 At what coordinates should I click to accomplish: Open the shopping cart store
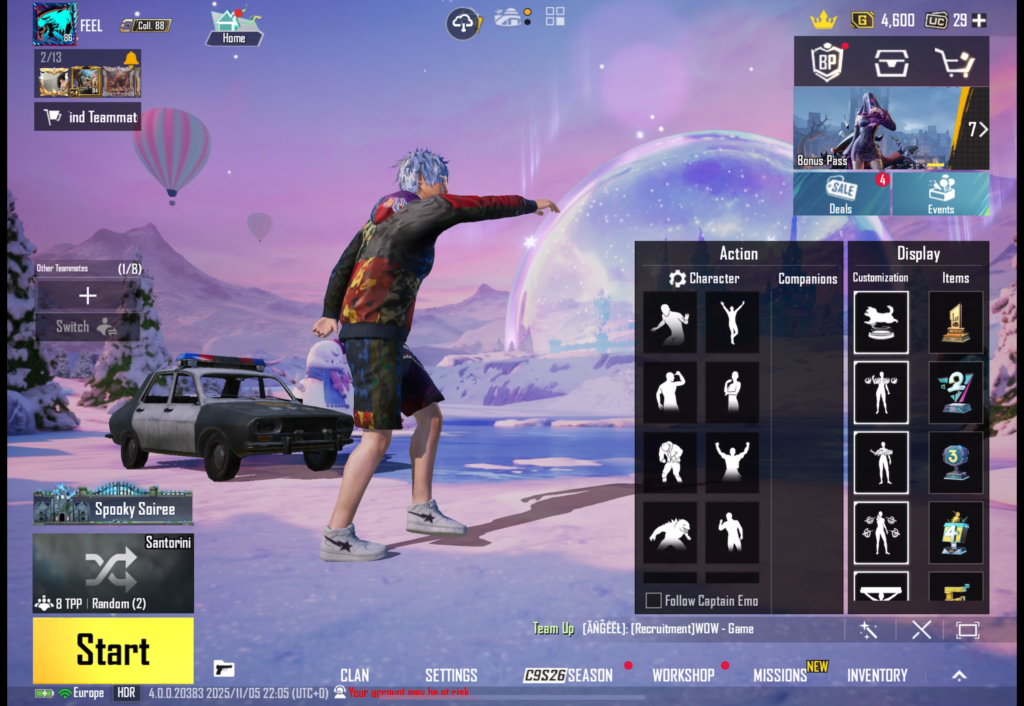click(953, 63)
